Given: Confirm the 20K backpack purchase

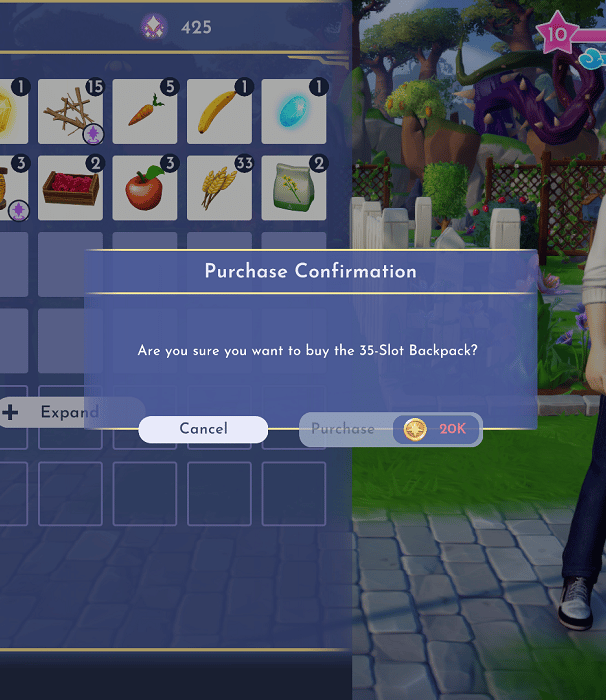Looking at the screenshot, I should point(390,429).
